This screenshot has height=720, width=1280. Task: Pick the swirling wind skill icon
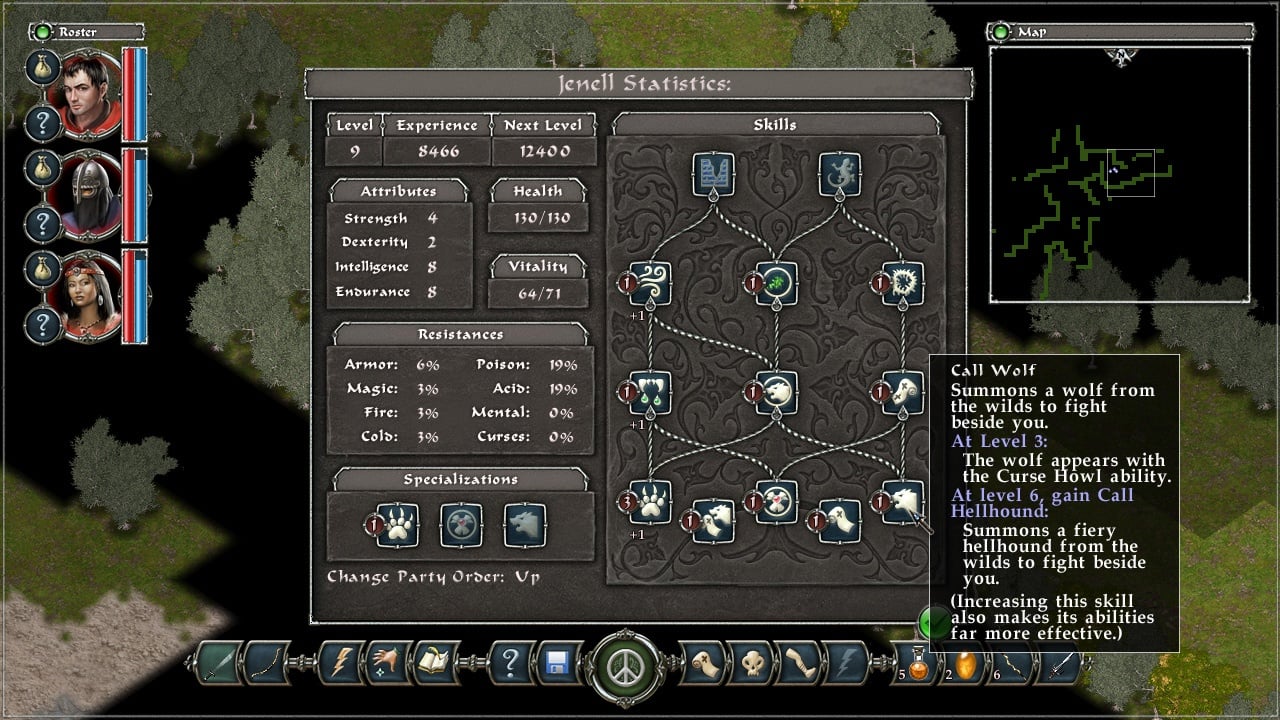pyautogui.click(x=650, y=284)
